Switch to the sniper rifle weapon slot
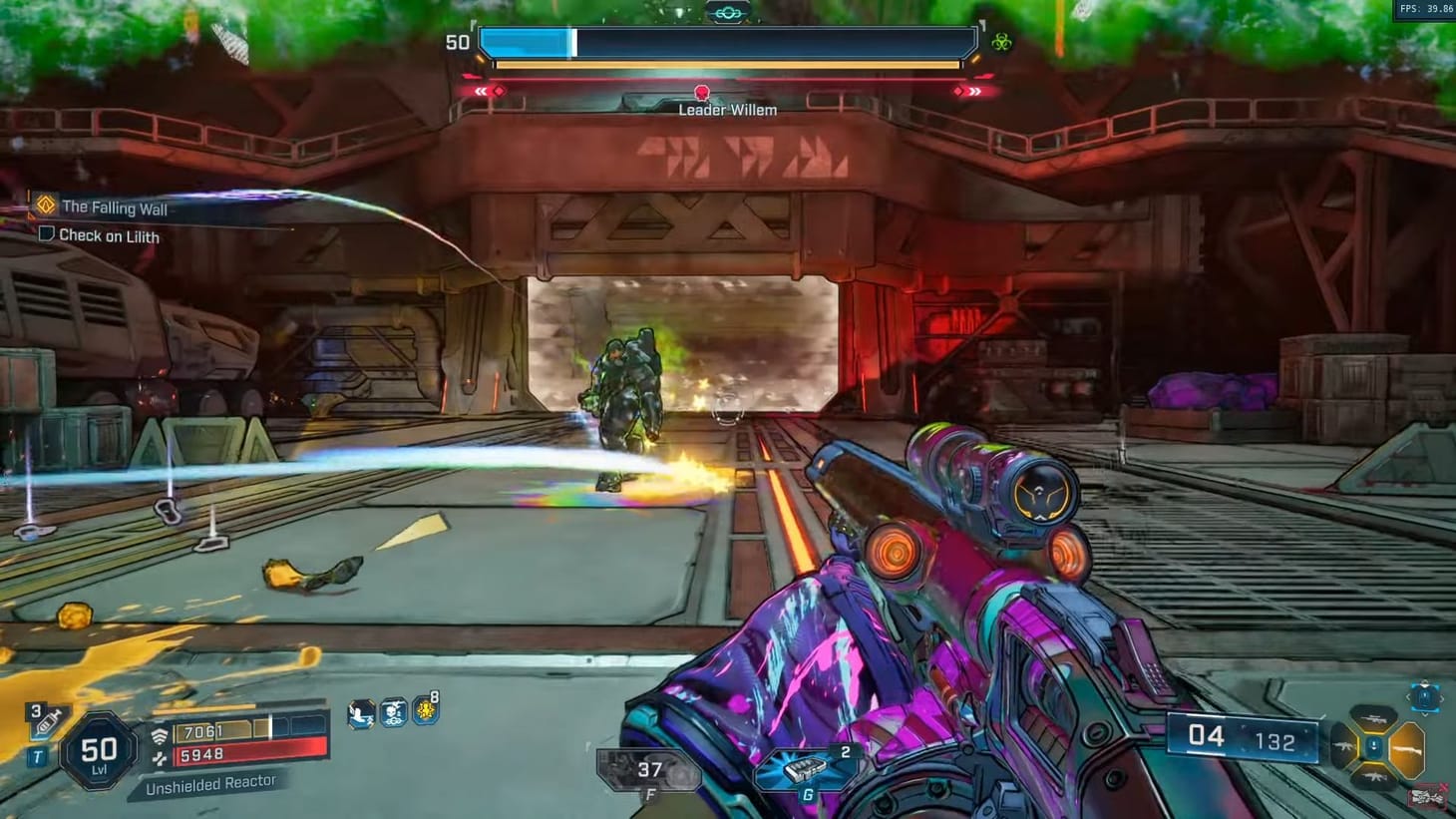Image resolution: width=1456 pixels, height=819 pixels. click(x=1373, y=719)
